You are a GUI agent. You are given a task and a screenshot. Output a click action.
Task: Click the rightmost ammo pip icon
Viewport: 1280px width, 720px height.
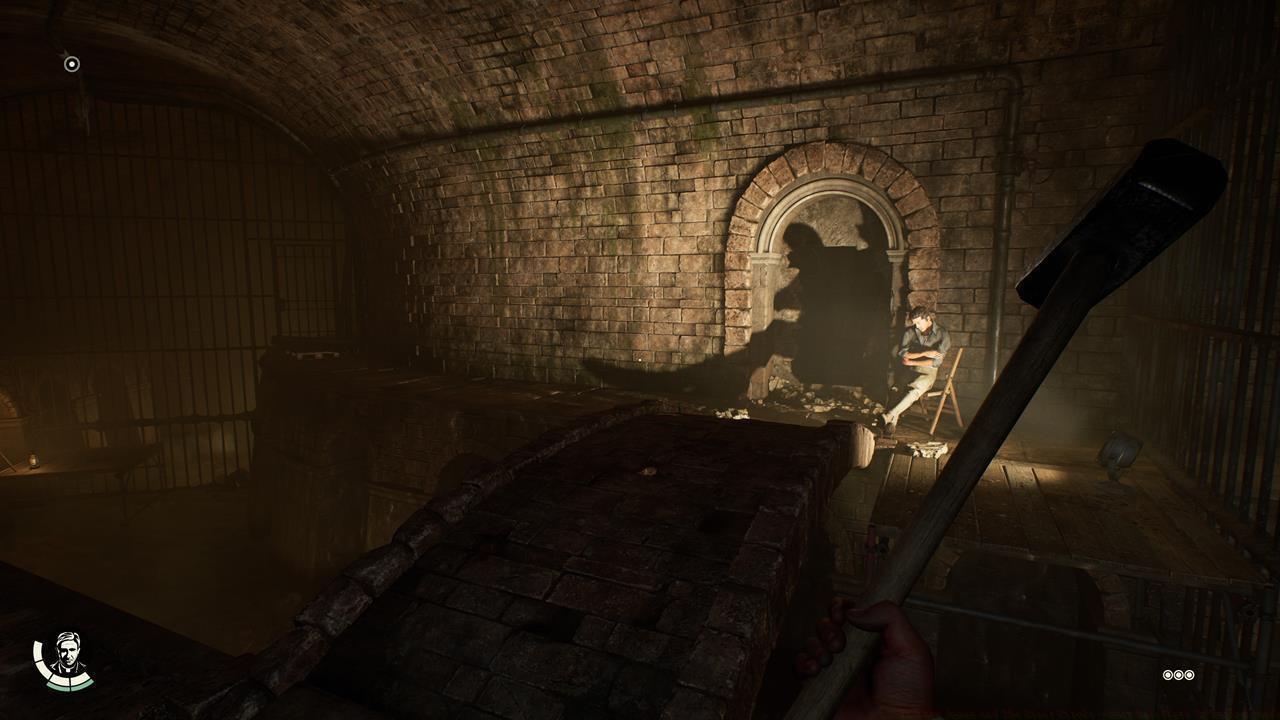pos(1189,675)
